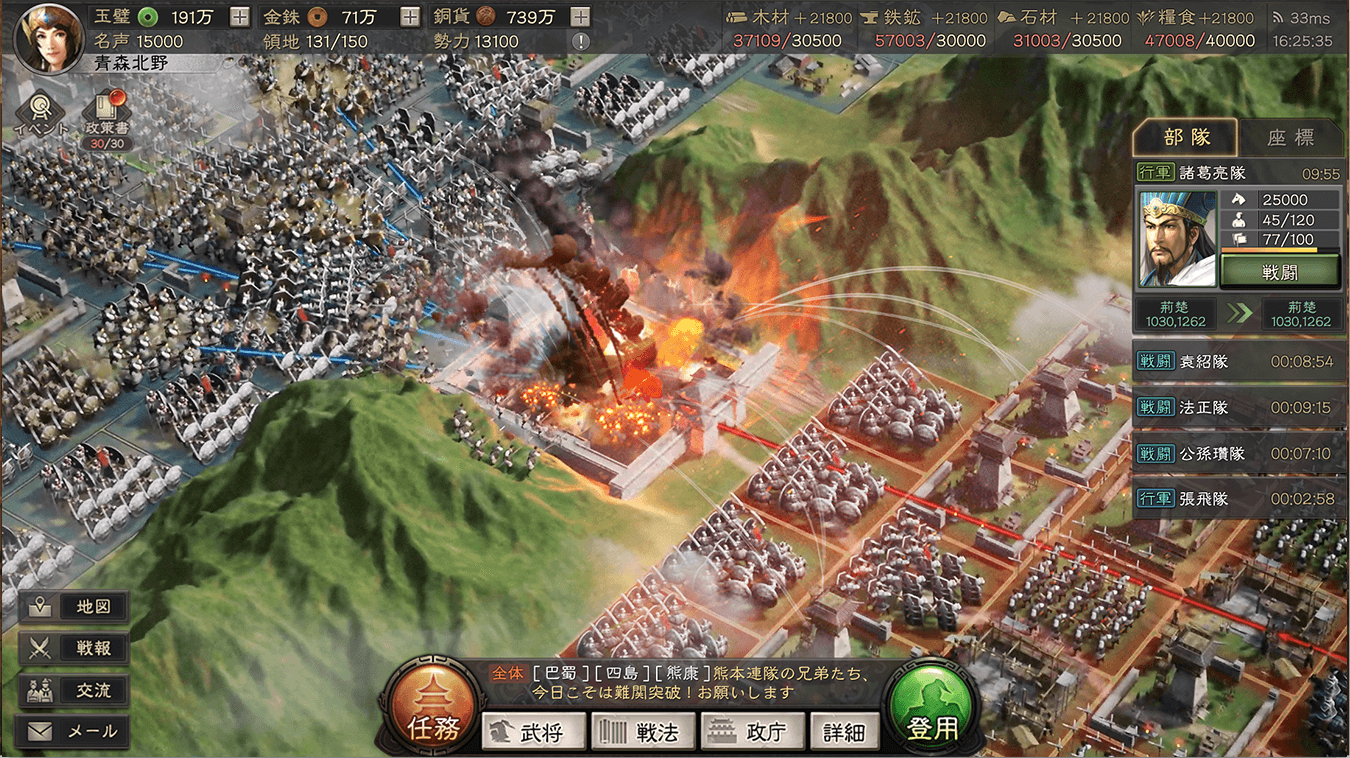The image size is (1350, 758).
Task: Open the 任務 missions button
Action: pos(434,705)
